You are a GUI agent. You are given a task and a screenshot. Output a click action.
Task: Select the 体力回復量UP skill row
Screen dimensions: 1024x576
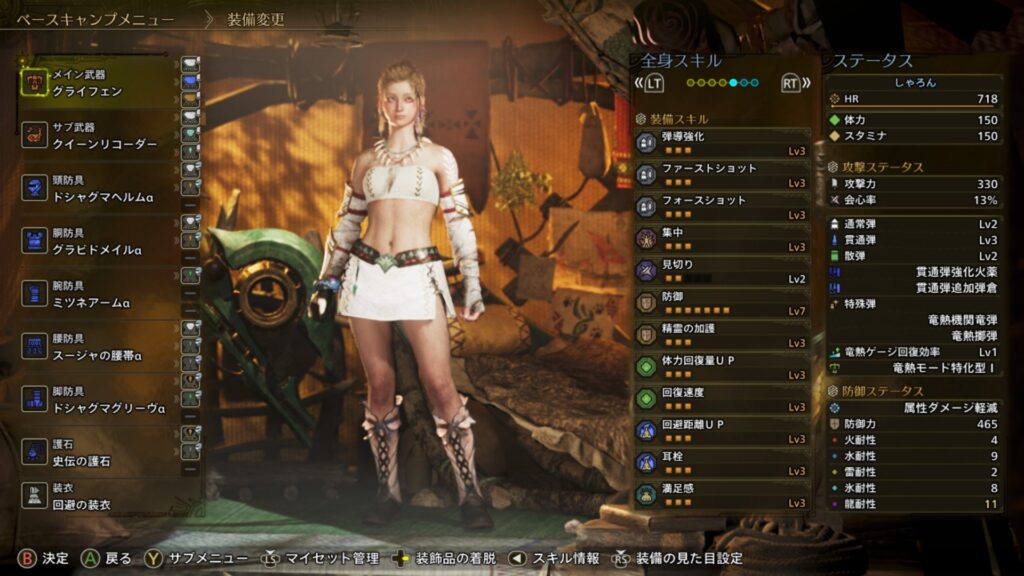click(x=722, y=367)
